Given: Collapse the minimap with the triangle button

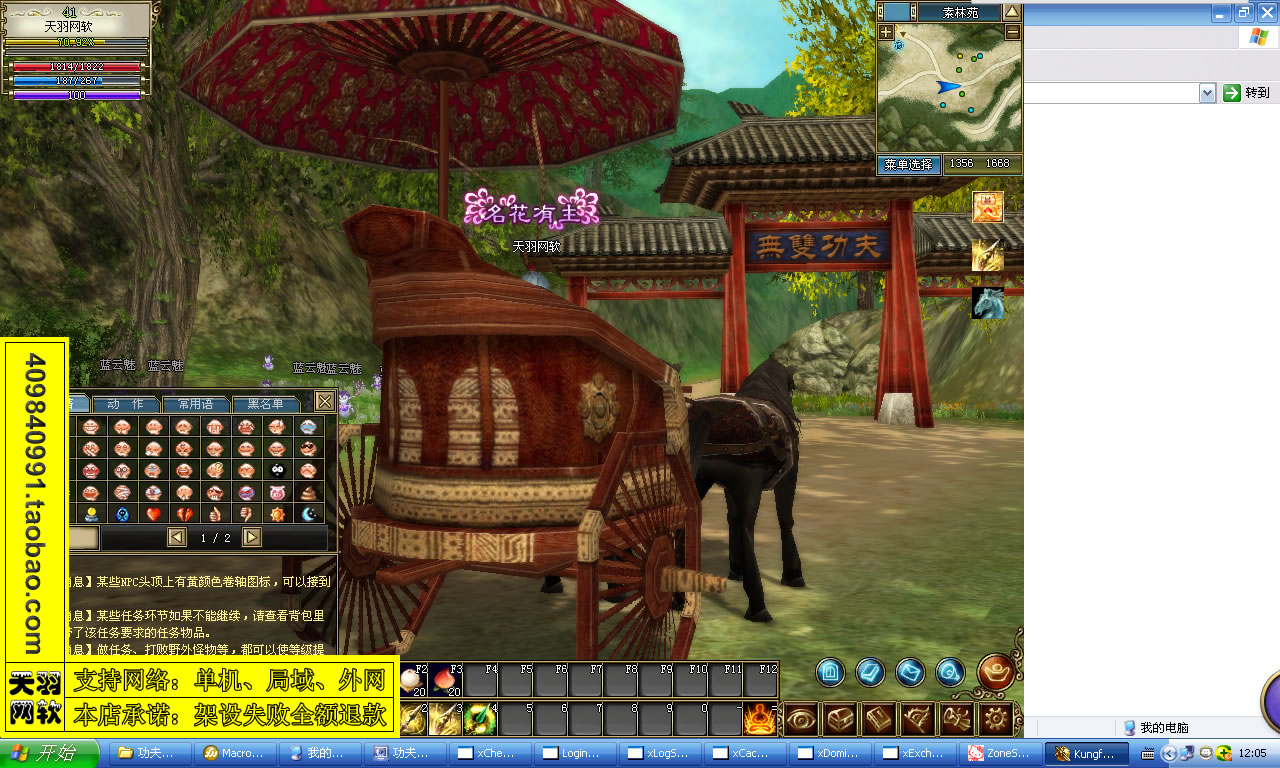Looking at the screenshot, I should (1012, 12).
